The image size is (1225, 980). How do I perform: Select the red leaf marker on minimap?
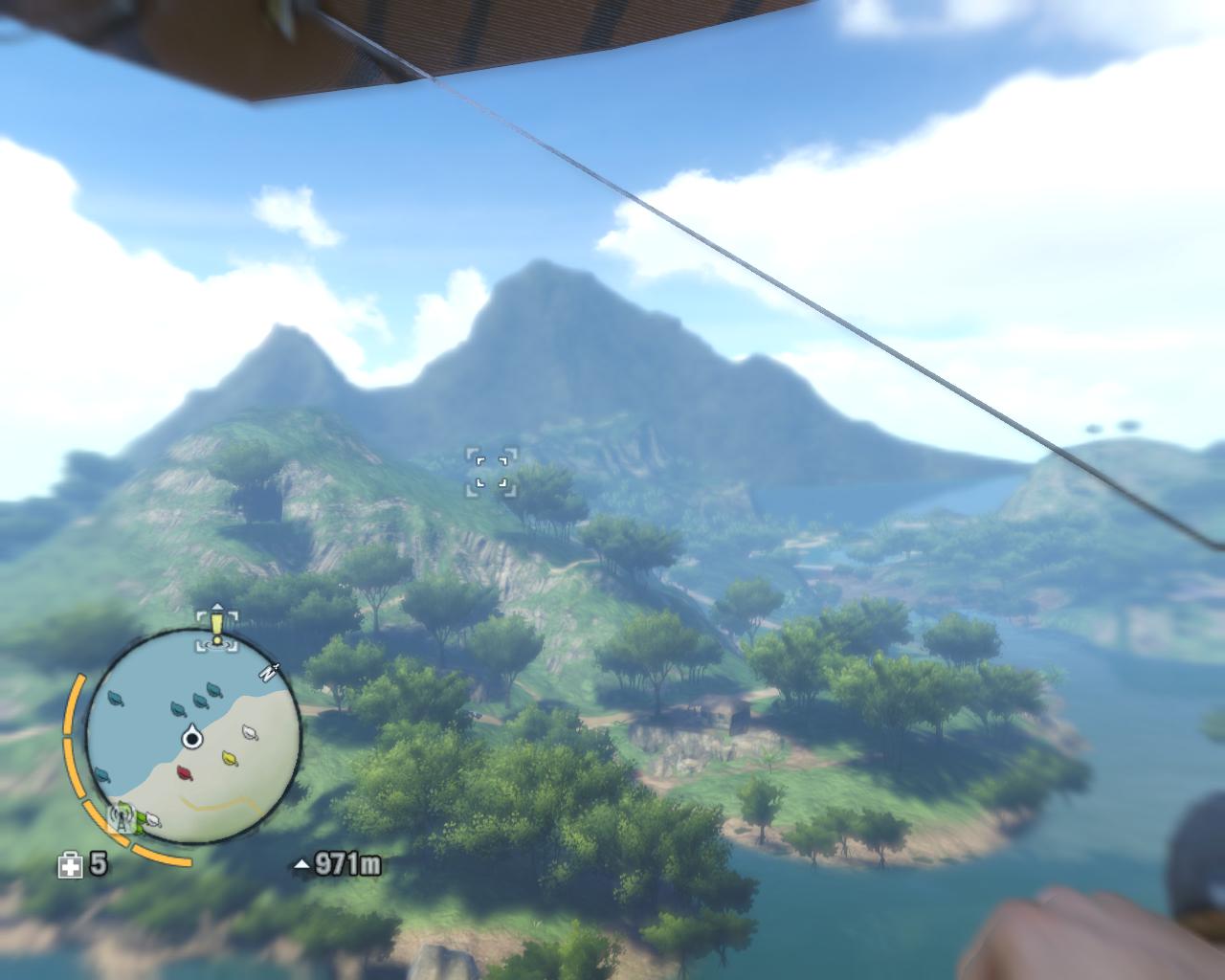185,771
